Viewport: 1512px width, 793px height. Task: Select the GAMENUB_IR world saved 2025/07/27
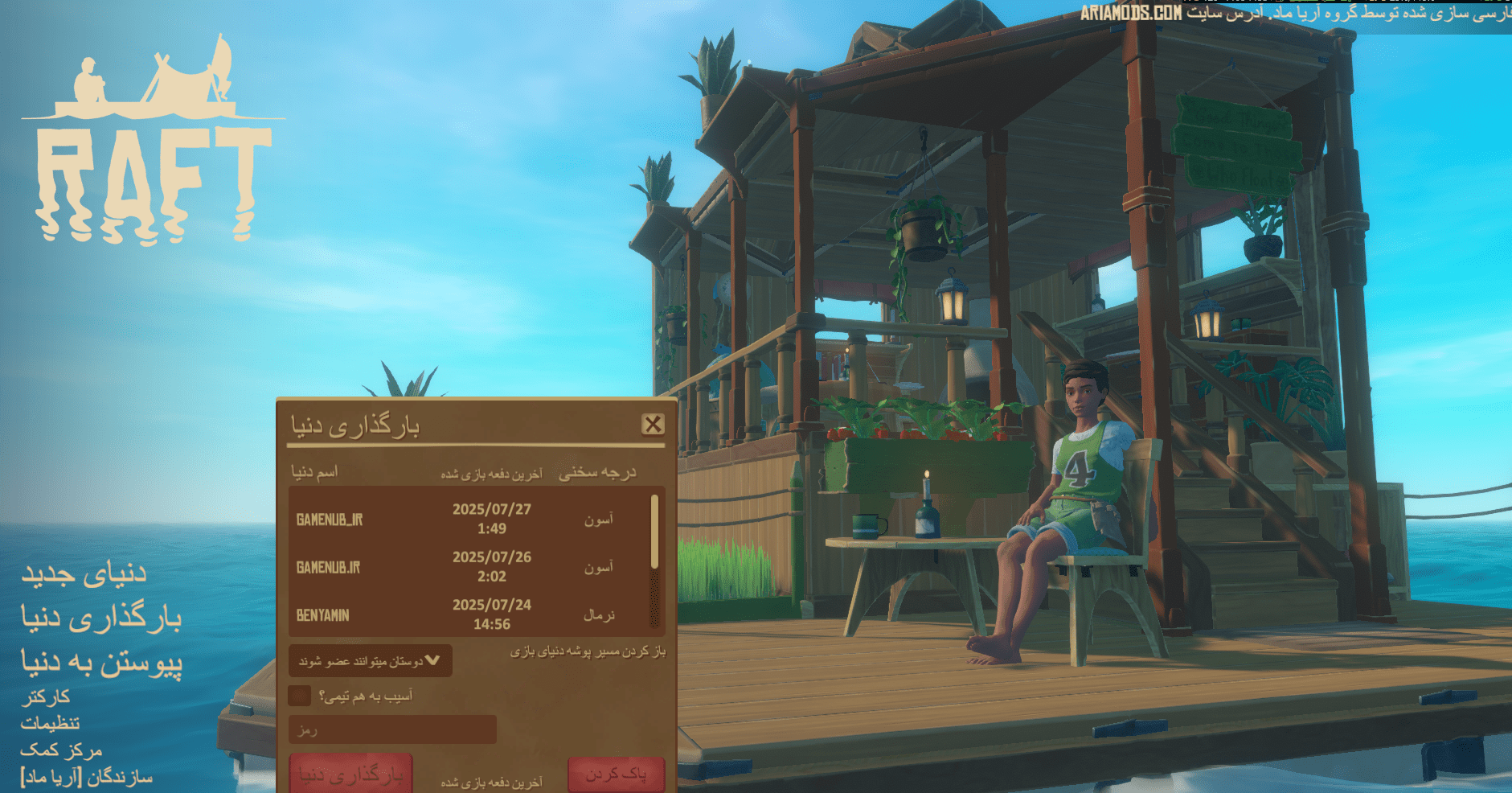[466, 519]
